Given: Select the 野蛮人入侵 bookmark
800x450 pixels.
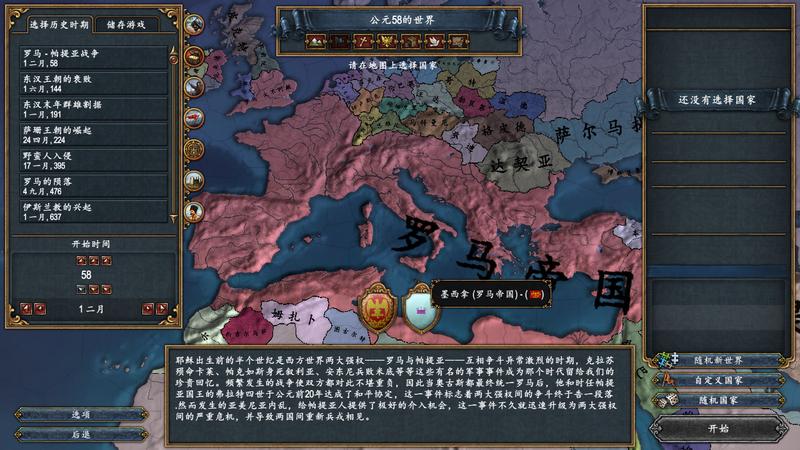Looking at the screenshot, I should pyautogui.click(x=94, y=161).
